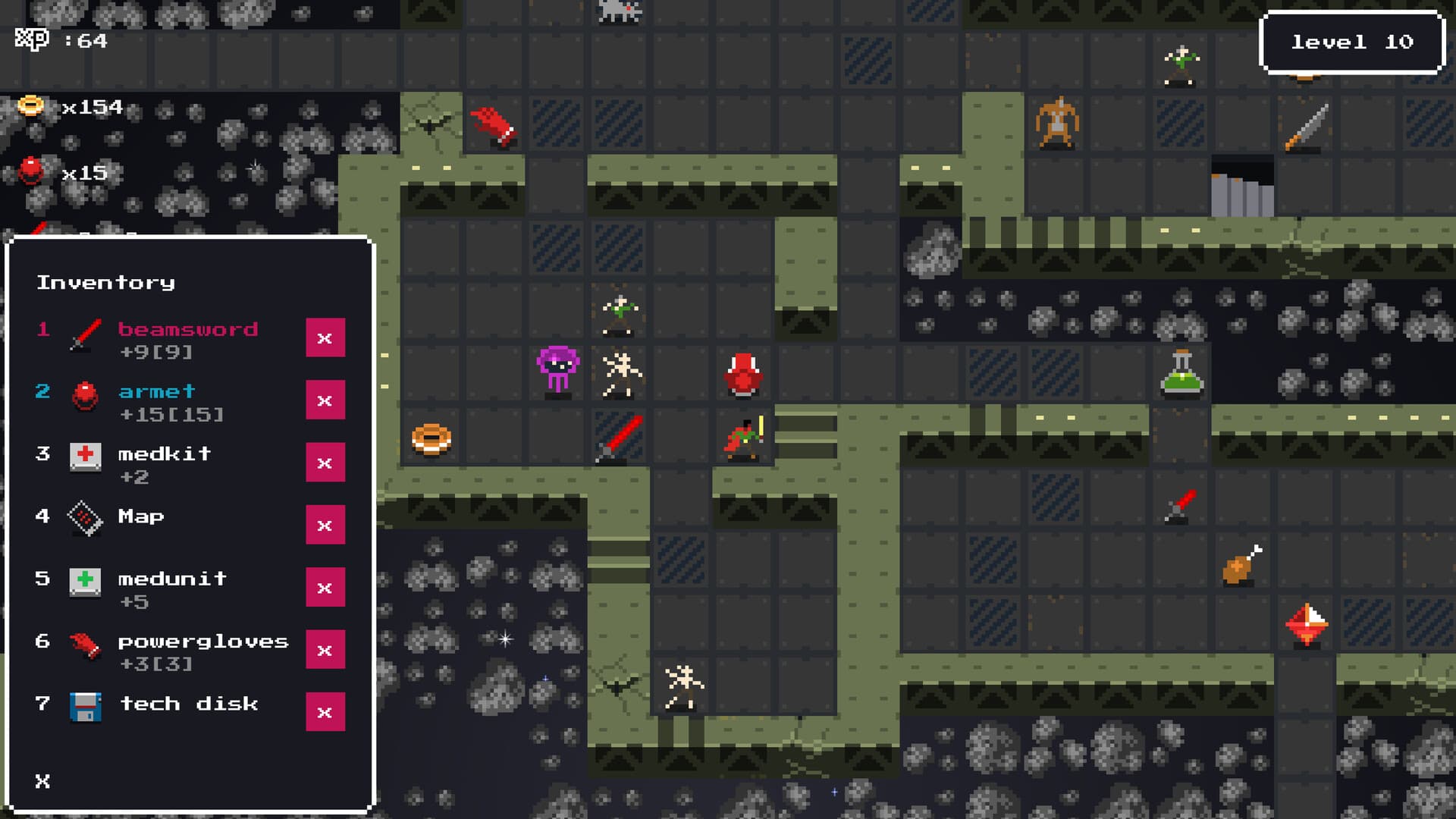The width and height of the screenshot is (1456, 819).
Task: Click the Inventory panel title
Action: (x=106, y=282)
